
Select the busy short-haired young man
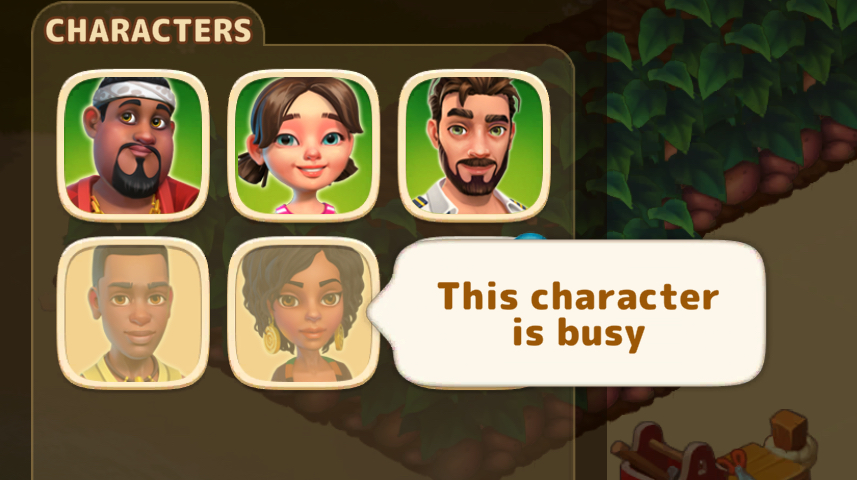(x=133, y=313)
